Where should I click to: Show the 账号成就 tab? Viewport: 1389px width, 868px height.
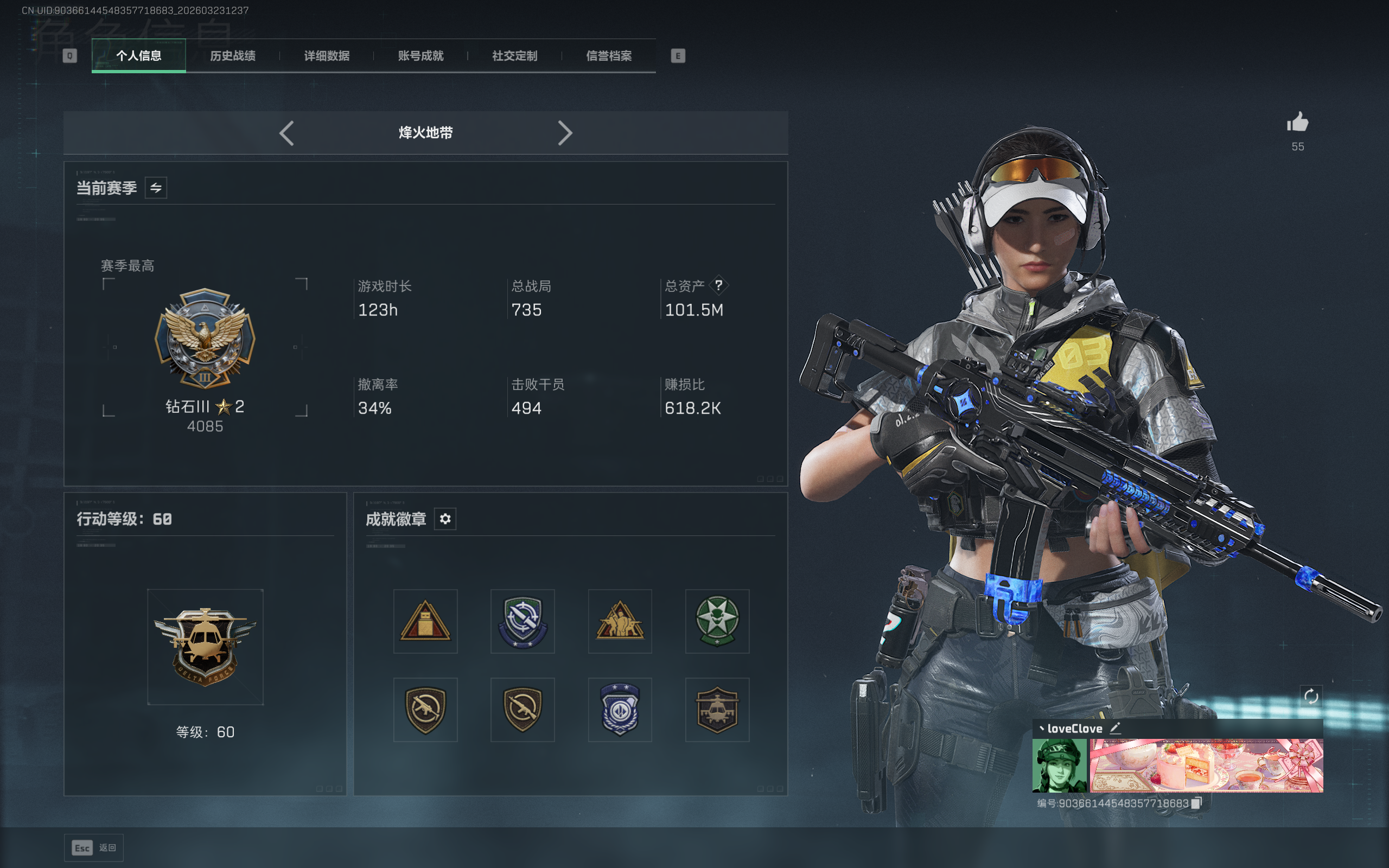[420, 56]
